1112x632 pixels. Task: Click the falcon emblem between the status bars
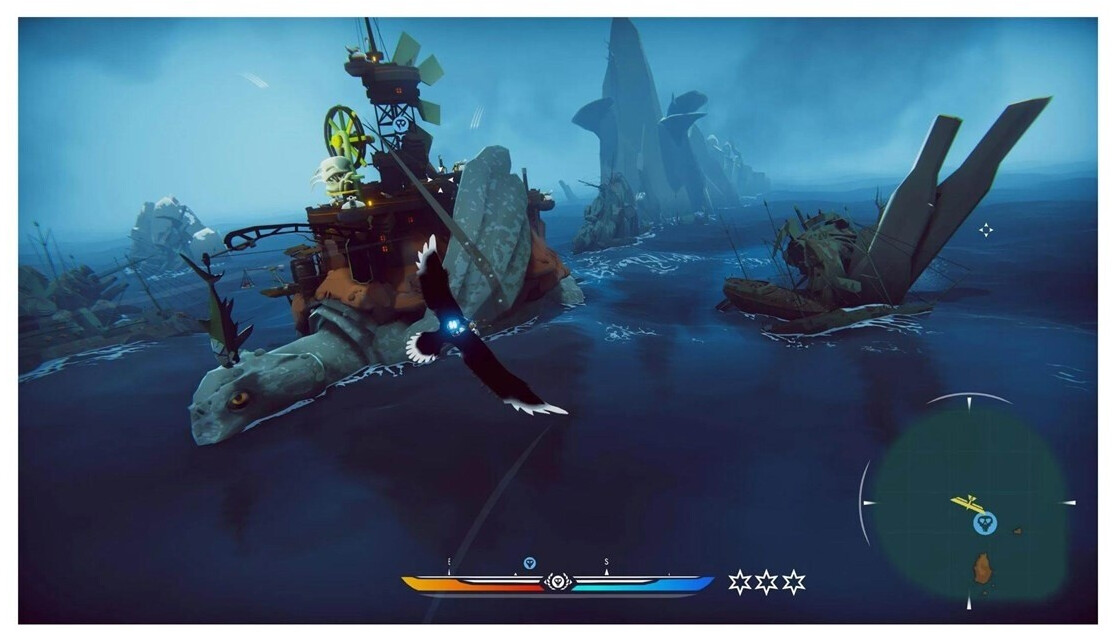[558, 582]
